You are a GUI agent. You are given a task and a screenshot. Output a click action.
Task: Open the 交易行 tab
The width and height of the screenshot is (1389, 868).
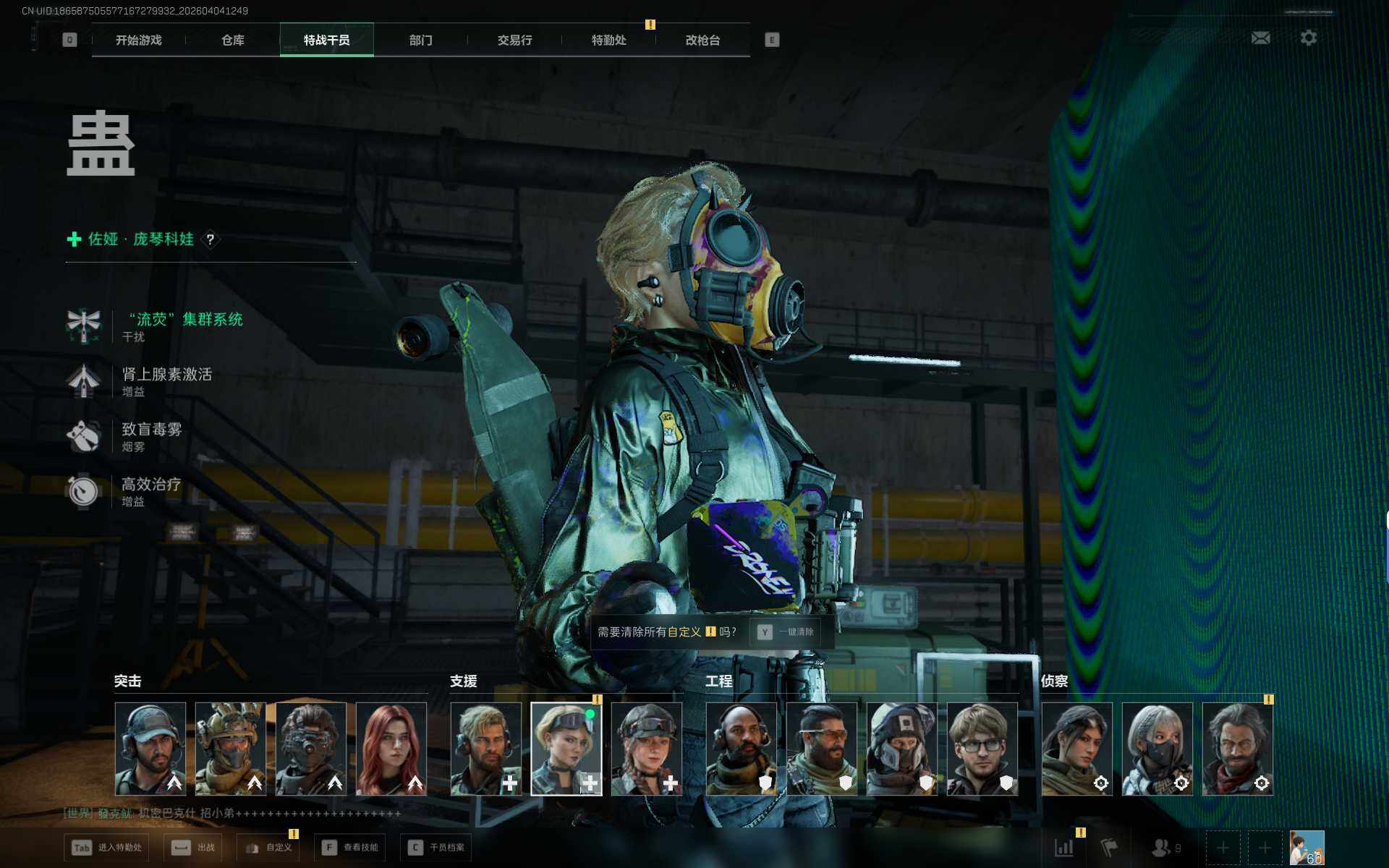[x=514, y=41]
